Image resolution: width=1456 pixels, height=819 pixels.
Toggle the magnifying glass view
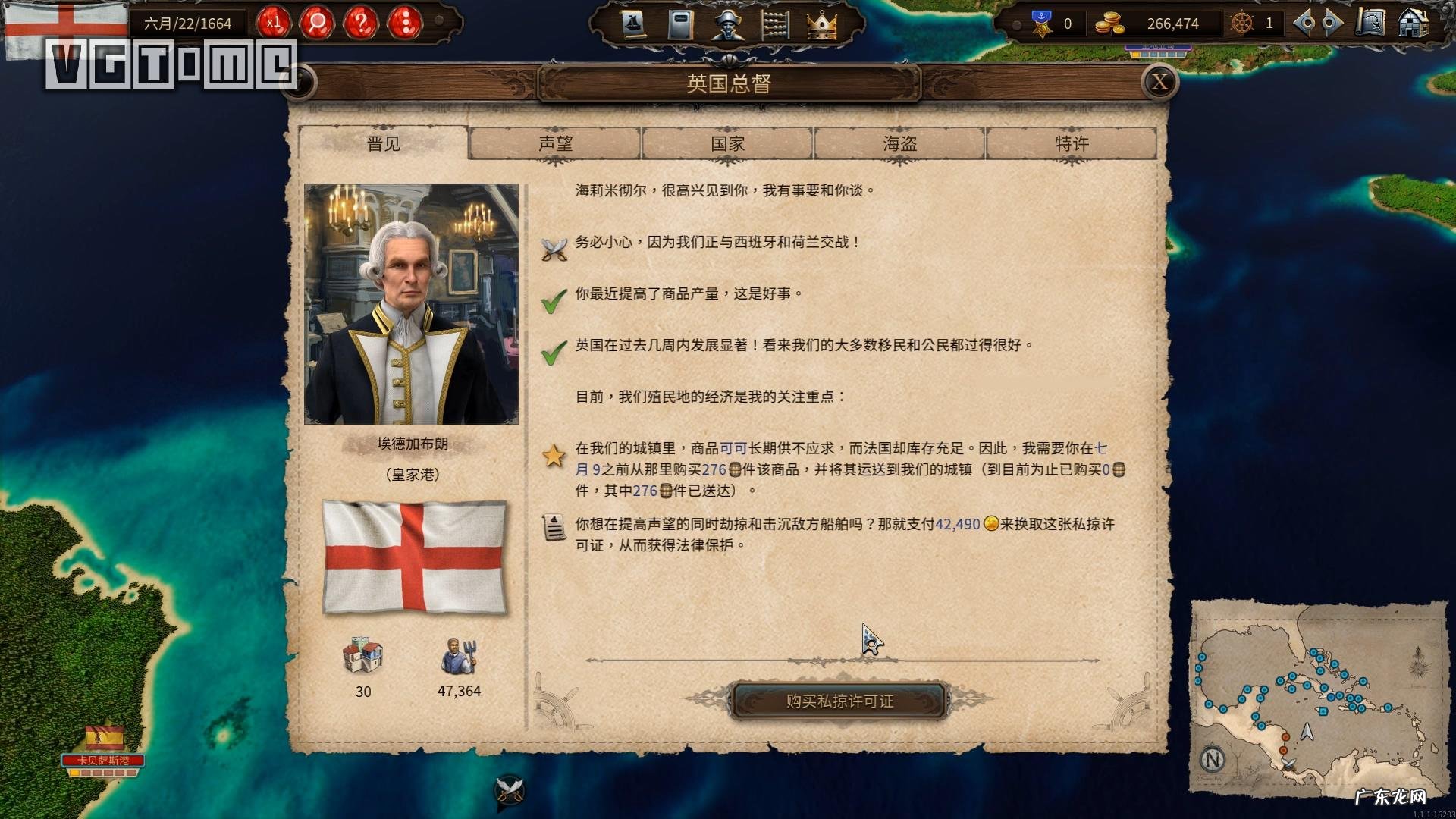click(318, 23)
